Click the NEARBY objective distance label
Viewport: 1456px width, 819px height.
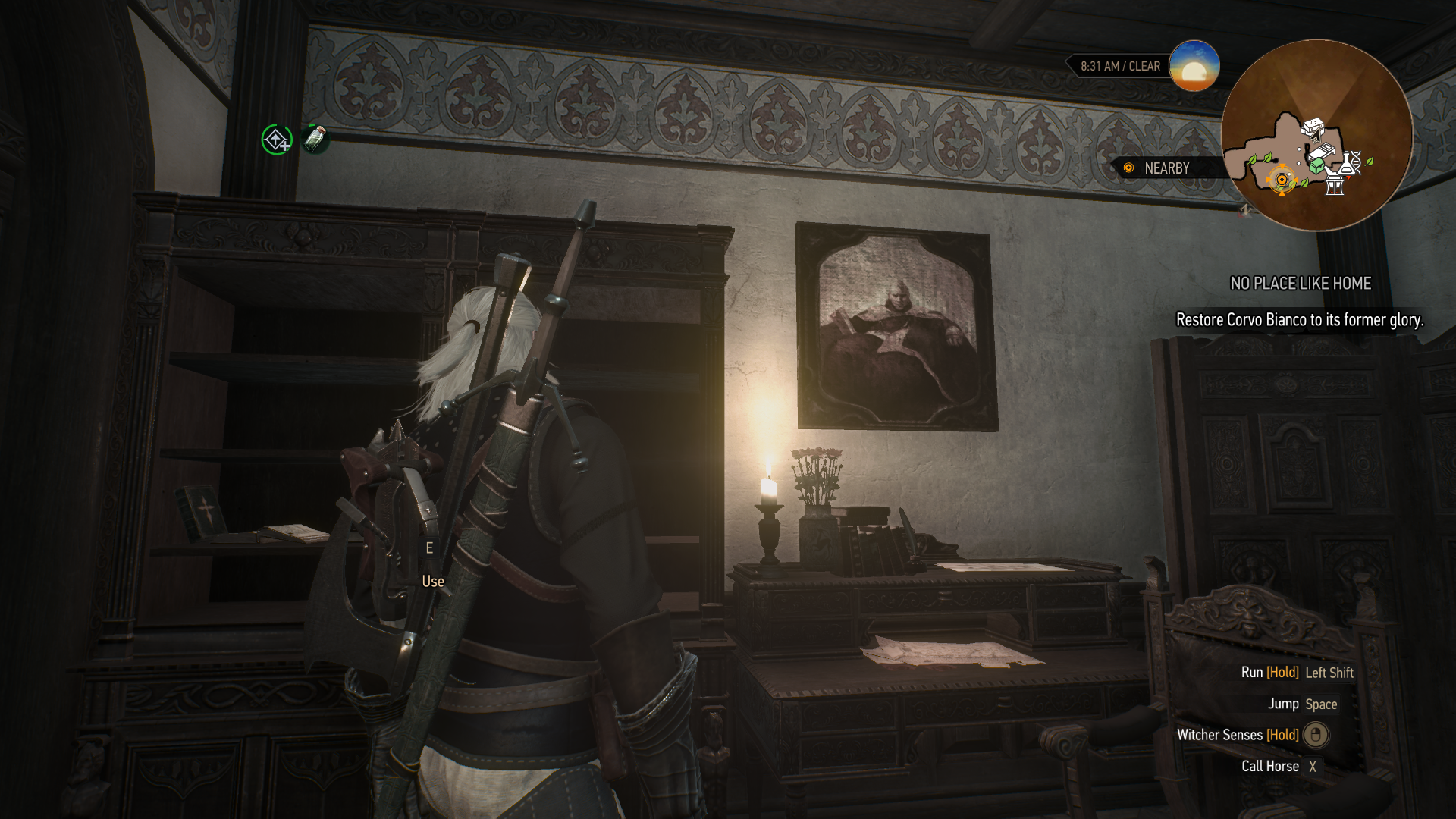pos(1166,168)
